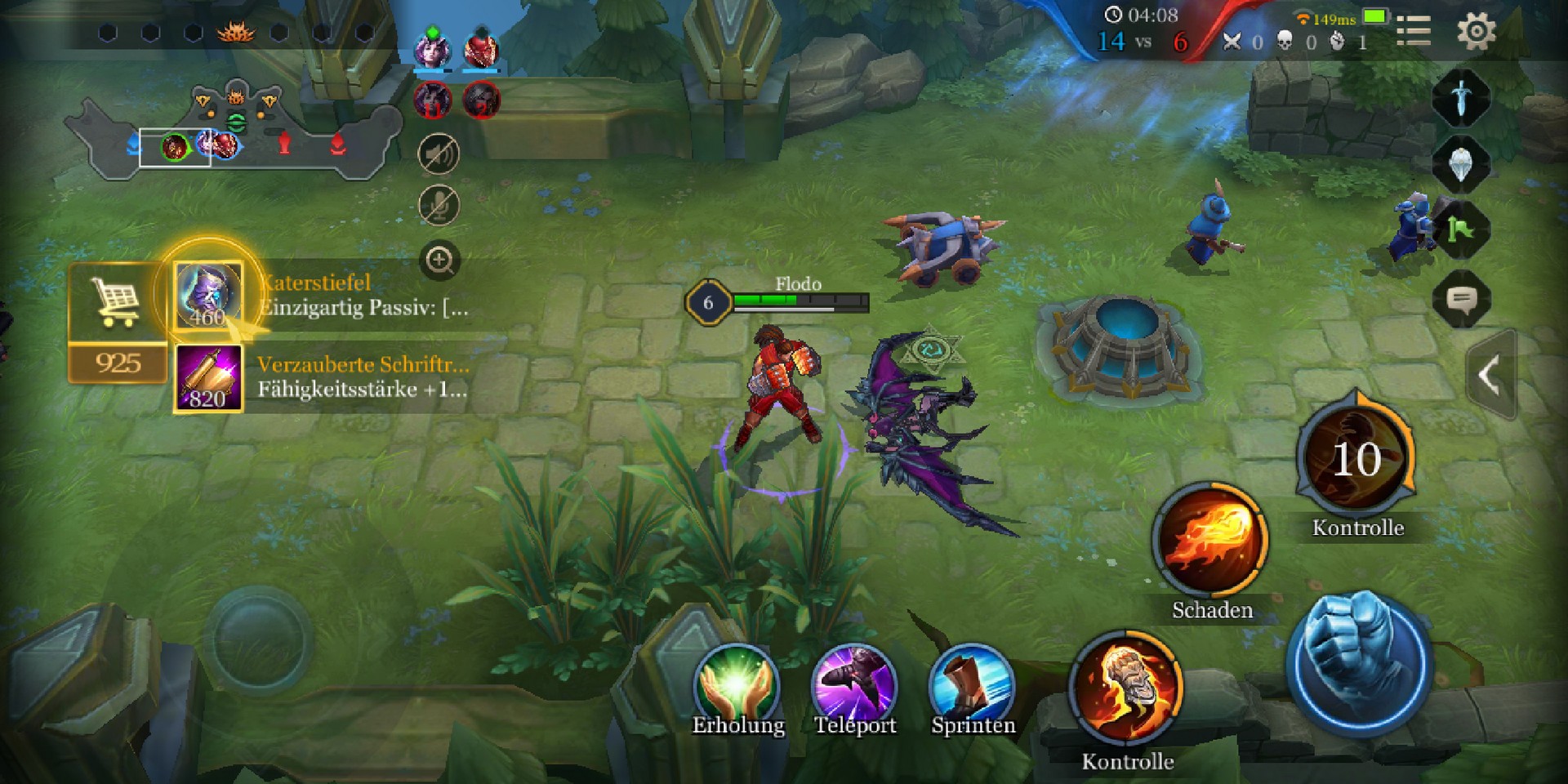Activate the Sprinten talent
Screen dimensions: 1568x784
point(972,684)
